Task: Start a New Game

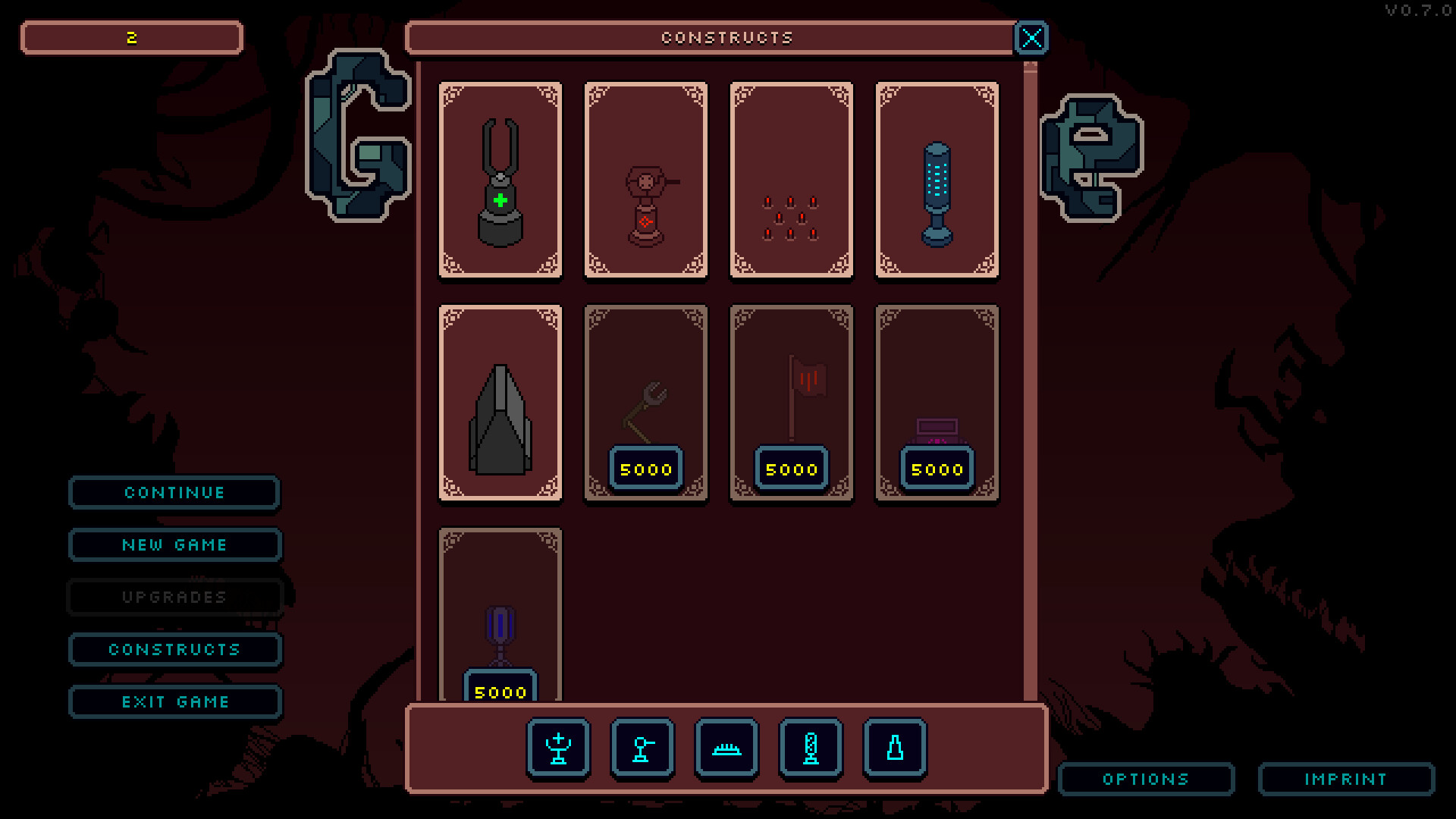Action: tap(174, 544)
